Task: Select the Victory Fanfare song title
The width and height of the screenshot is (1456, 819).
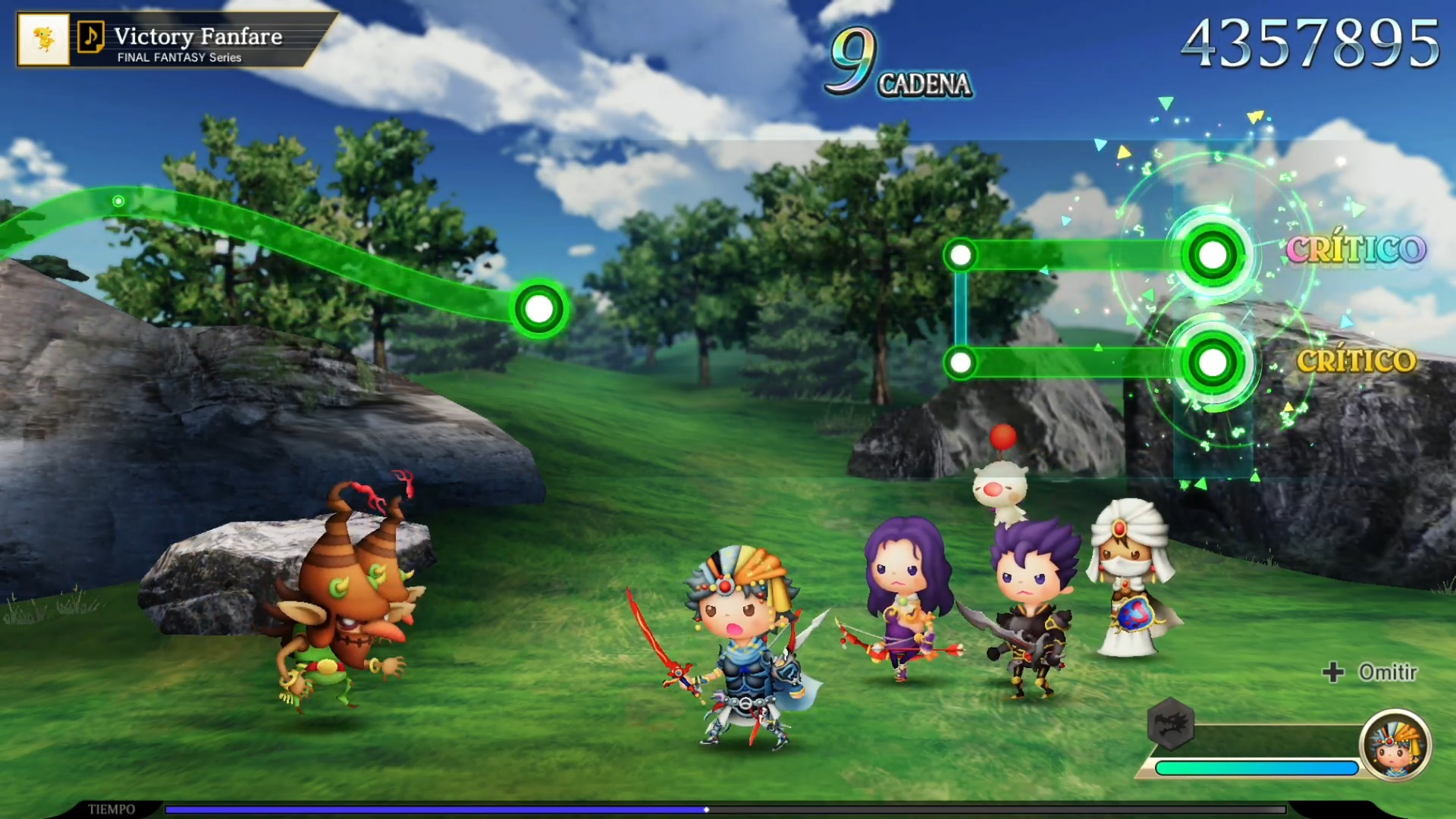Action: (198, 36)
